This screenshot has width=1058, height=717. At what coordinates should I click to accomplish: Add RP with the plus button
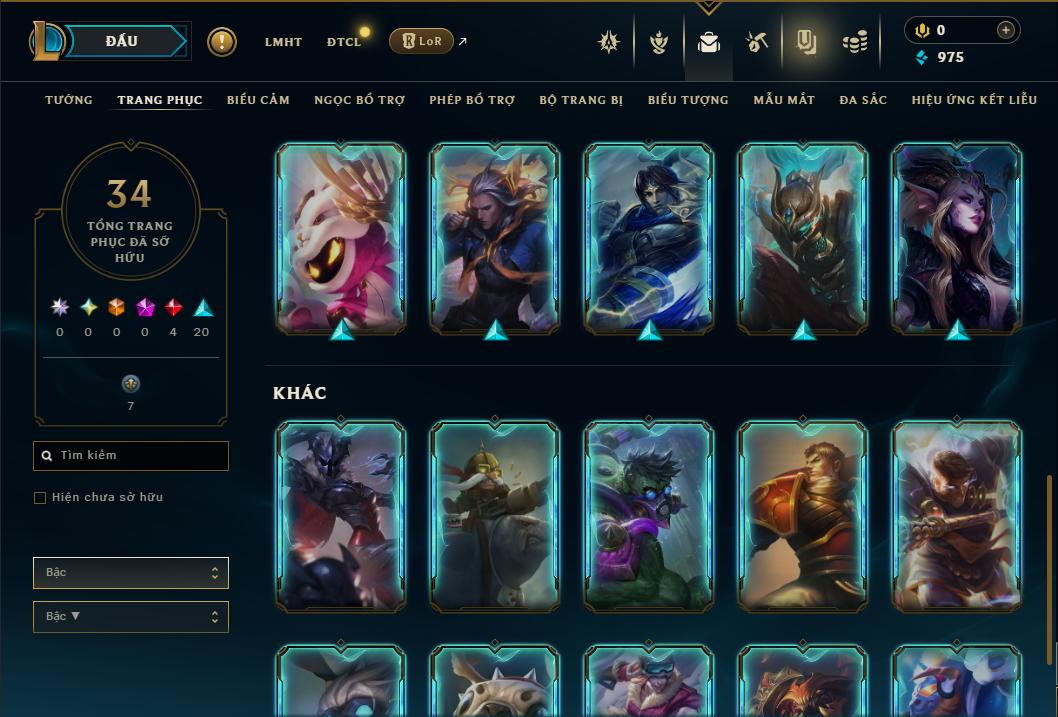[1006, 30]
